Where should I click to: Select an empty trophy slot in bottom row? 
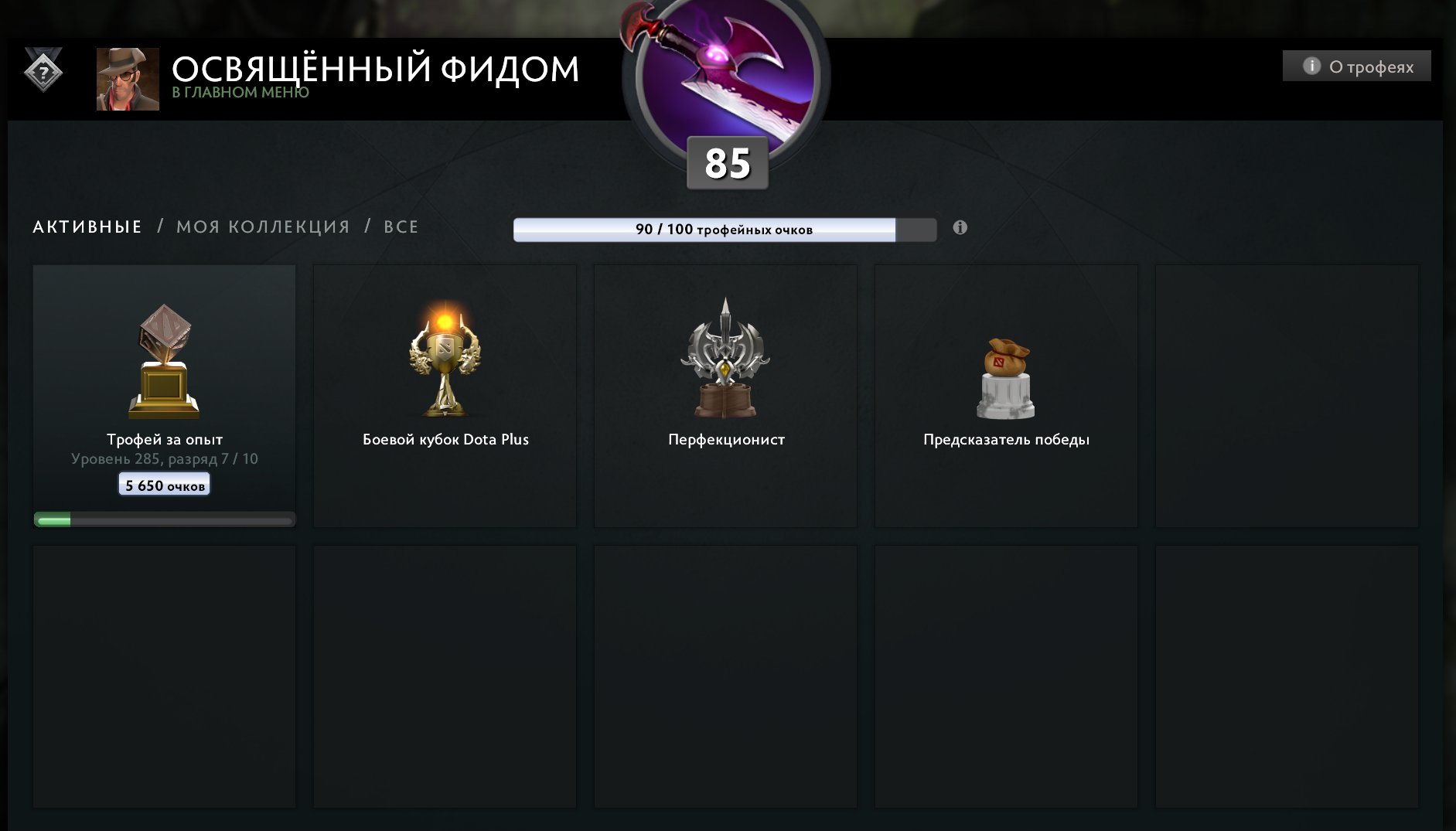(163, 676)
